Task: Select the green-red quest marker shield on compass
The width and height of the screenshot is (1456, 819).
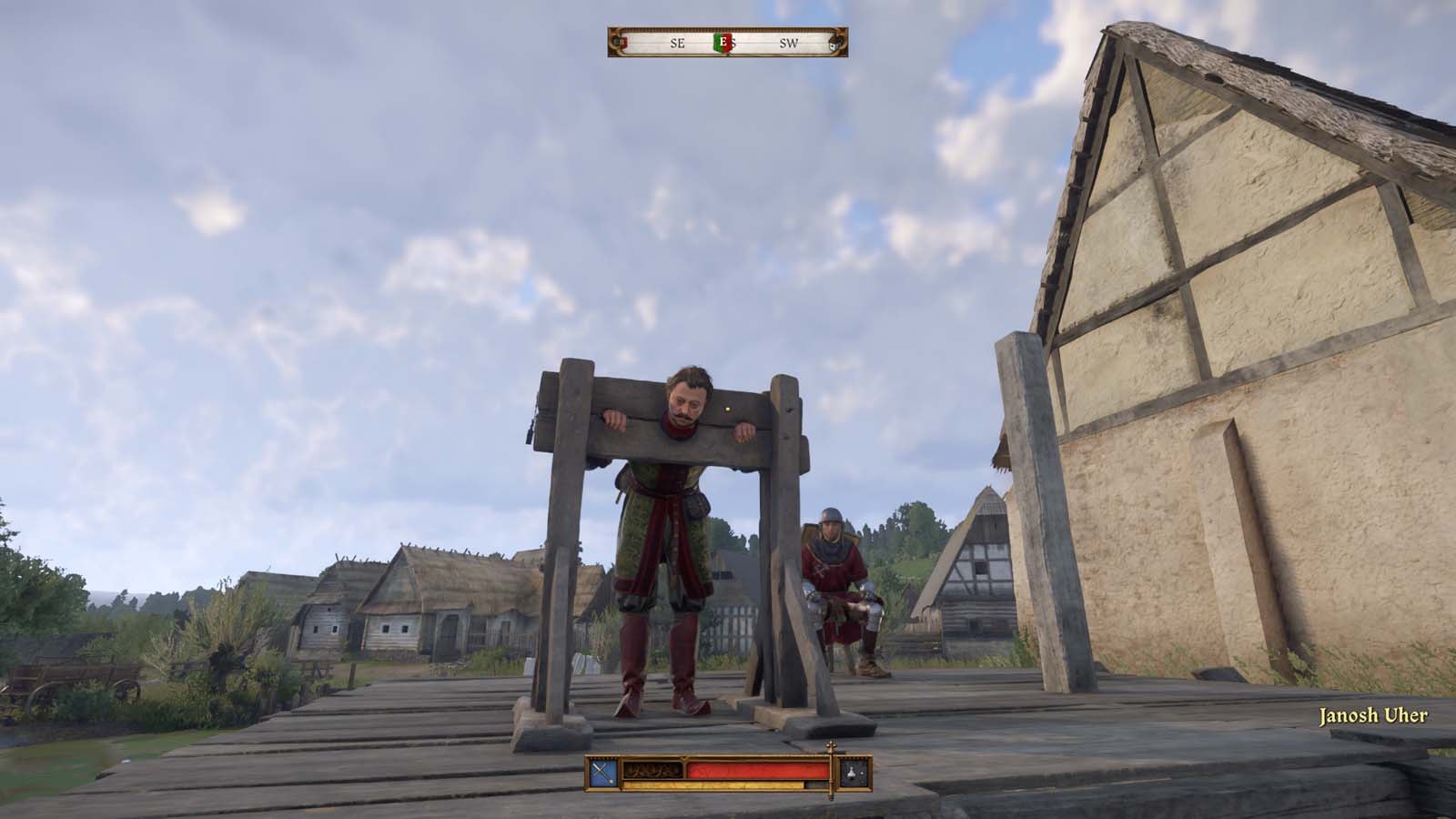Action: pyautogui.click(x=723, y=44)
